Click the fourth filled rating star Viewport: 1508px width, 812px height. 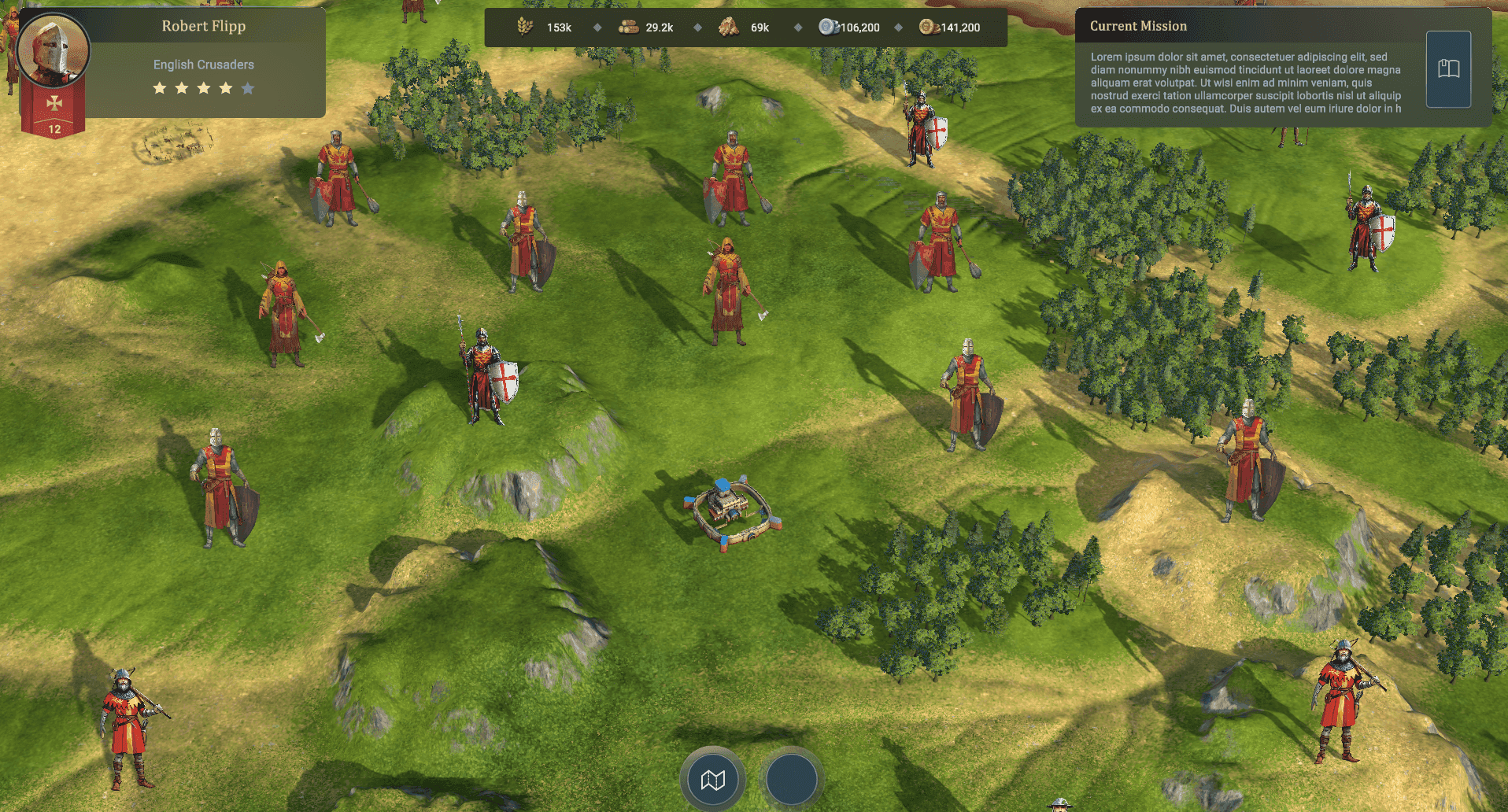[225, 88]
